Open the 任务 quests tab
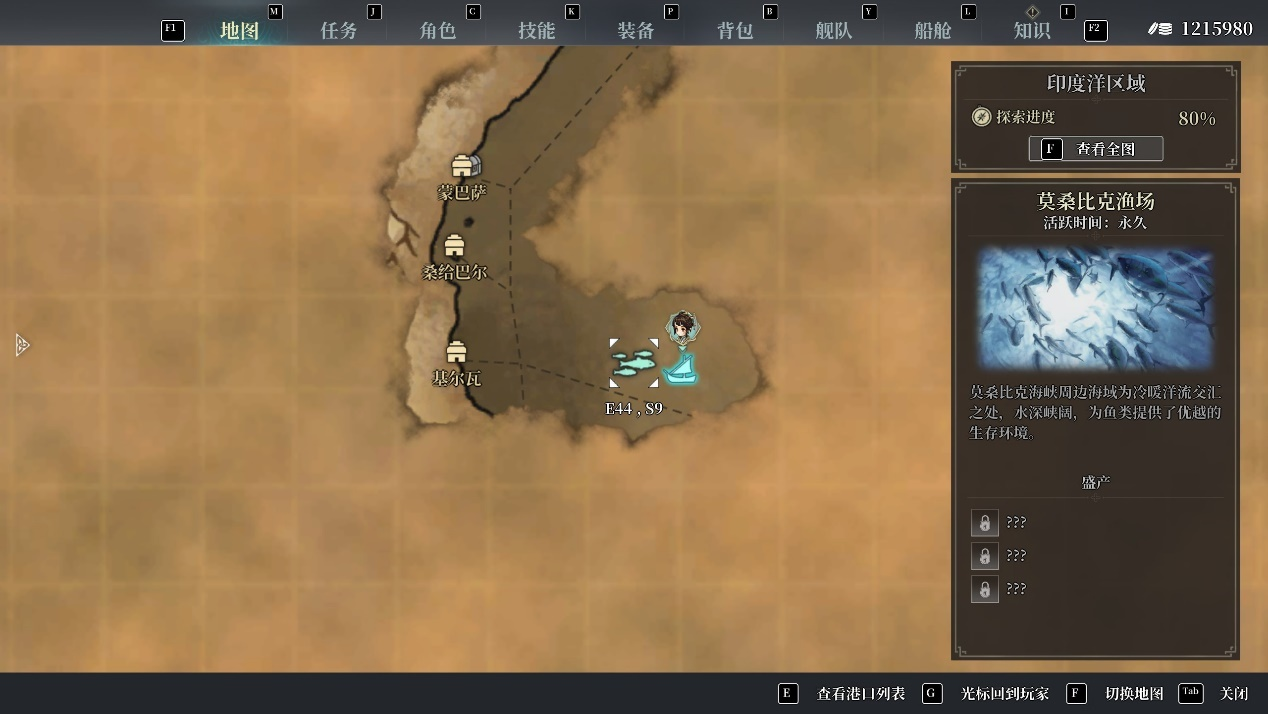 338,30
